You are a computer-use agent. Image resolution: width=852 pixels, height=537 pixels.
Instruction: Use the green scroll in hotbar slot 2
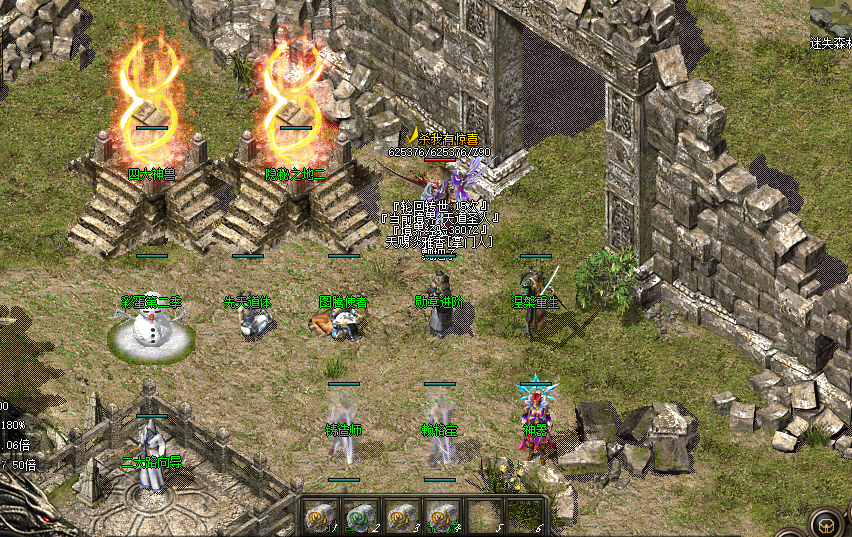click(x=359, y=514)
